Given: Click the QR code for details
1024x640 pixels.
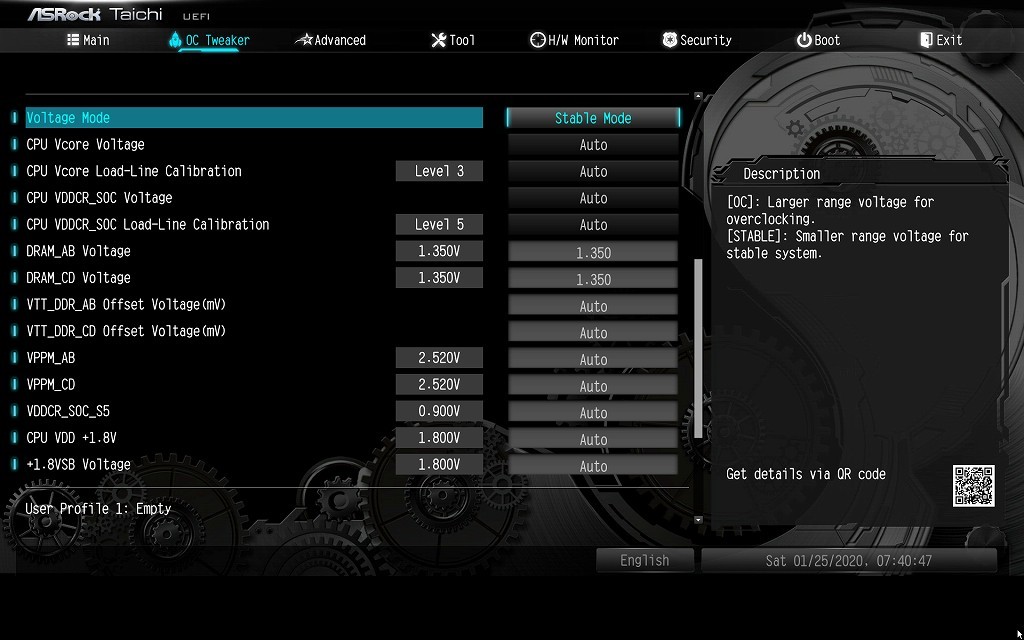Looking at the screenshot, I should [973, 486].
